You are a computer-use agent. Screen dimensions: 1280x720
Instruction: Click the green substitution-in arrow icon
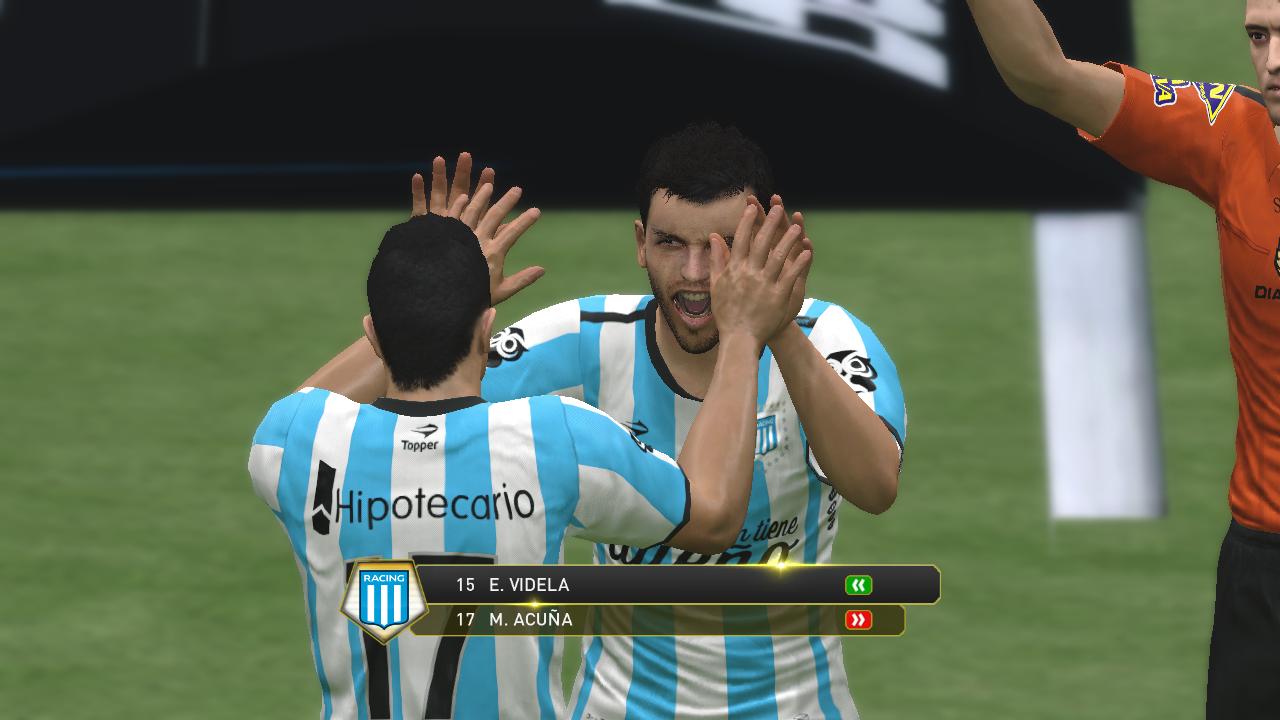(858, 585)
